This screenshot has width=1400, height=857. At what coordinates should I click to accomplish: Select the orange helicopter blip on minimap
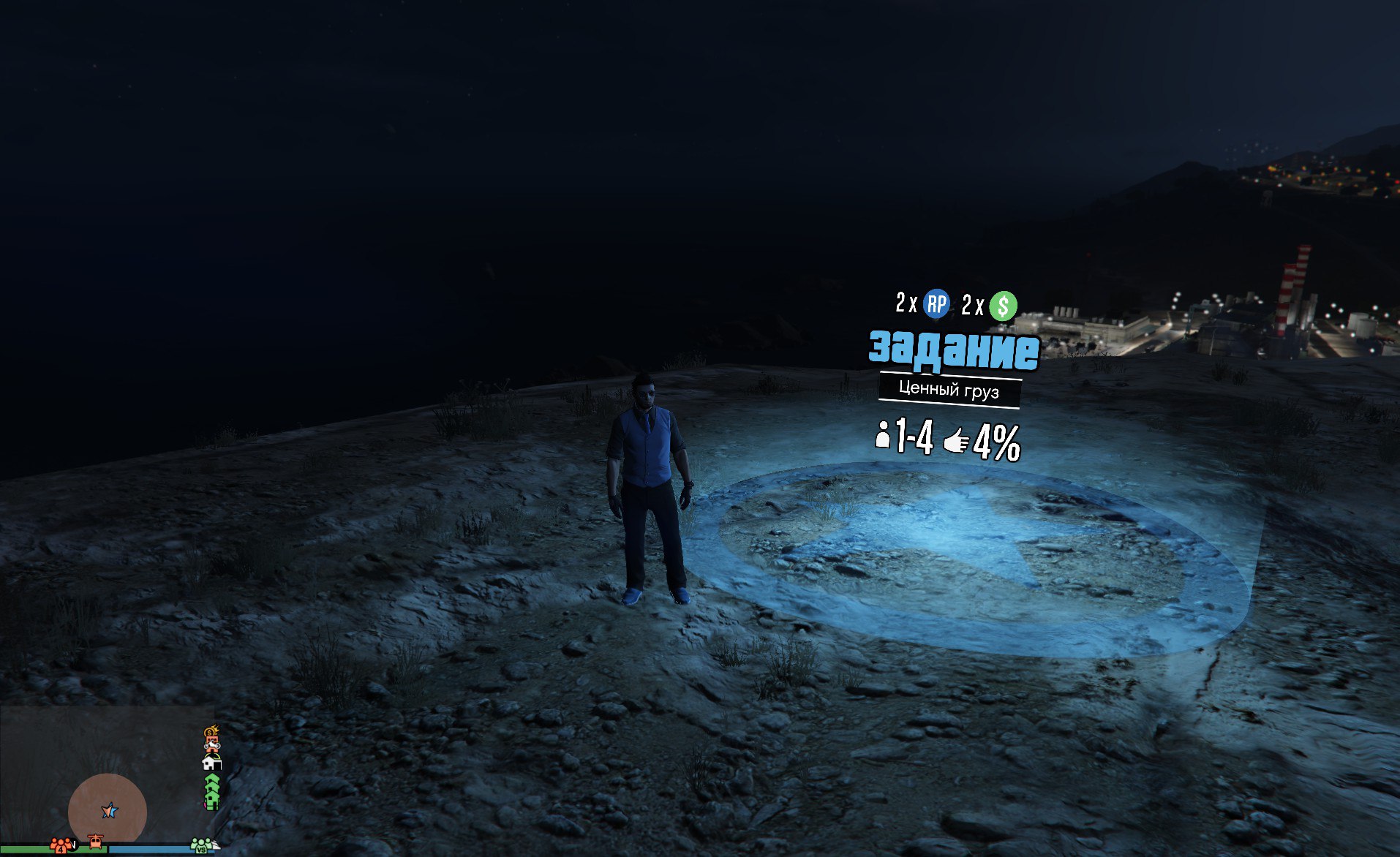coord(95,842)
